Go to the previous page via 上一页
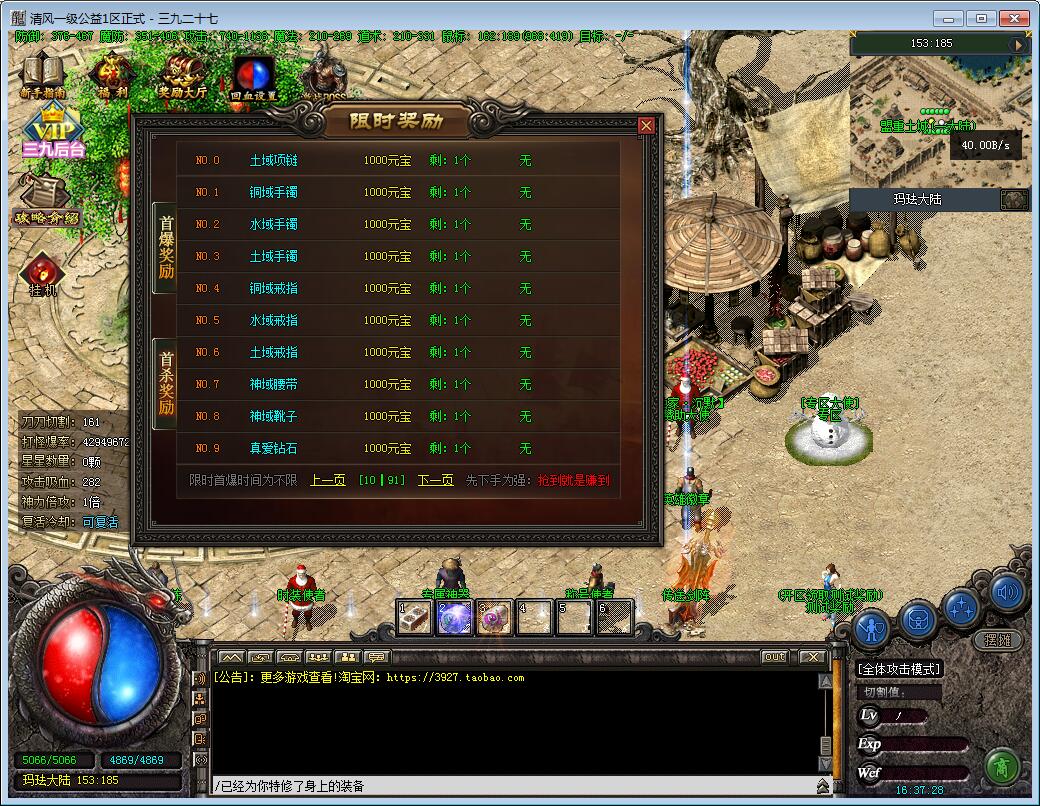The height and width of the screenshot is (806, 1040). (x=328, y=480)
